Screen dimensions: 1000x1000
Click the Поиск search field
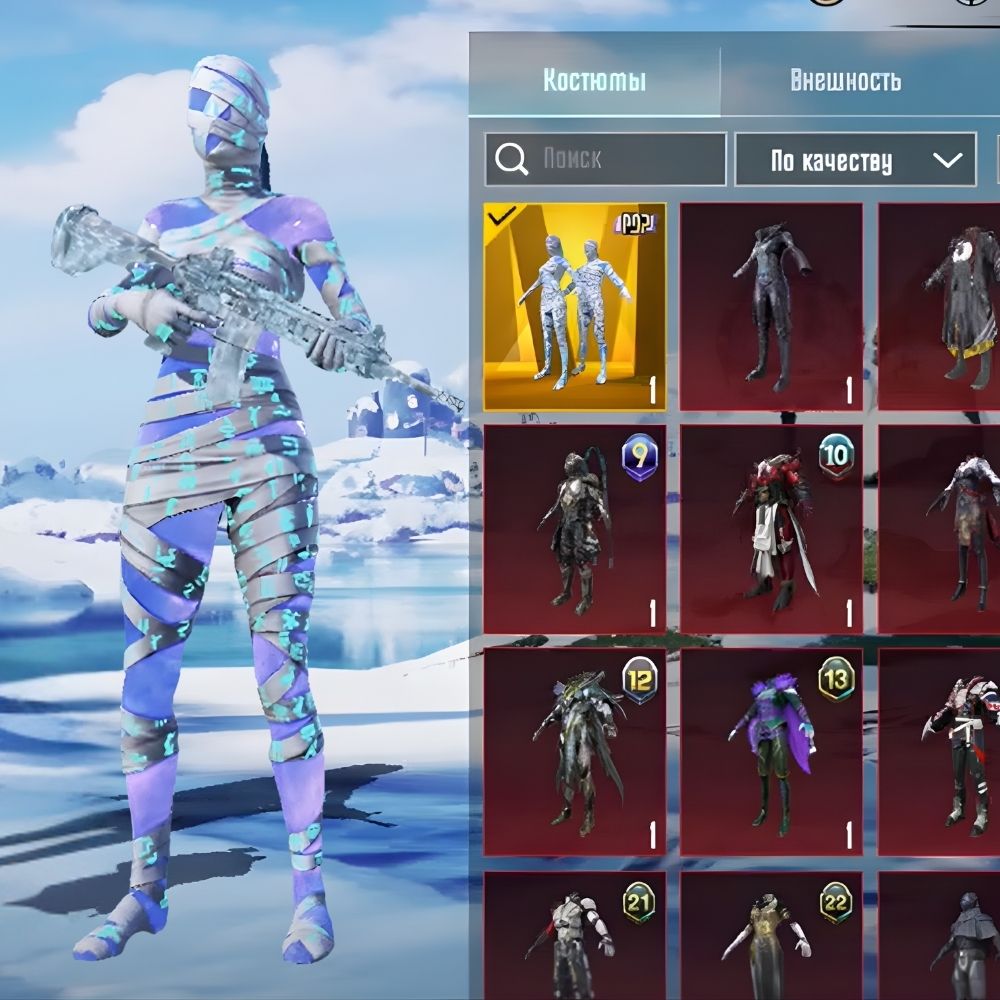[x=620, y=159]
